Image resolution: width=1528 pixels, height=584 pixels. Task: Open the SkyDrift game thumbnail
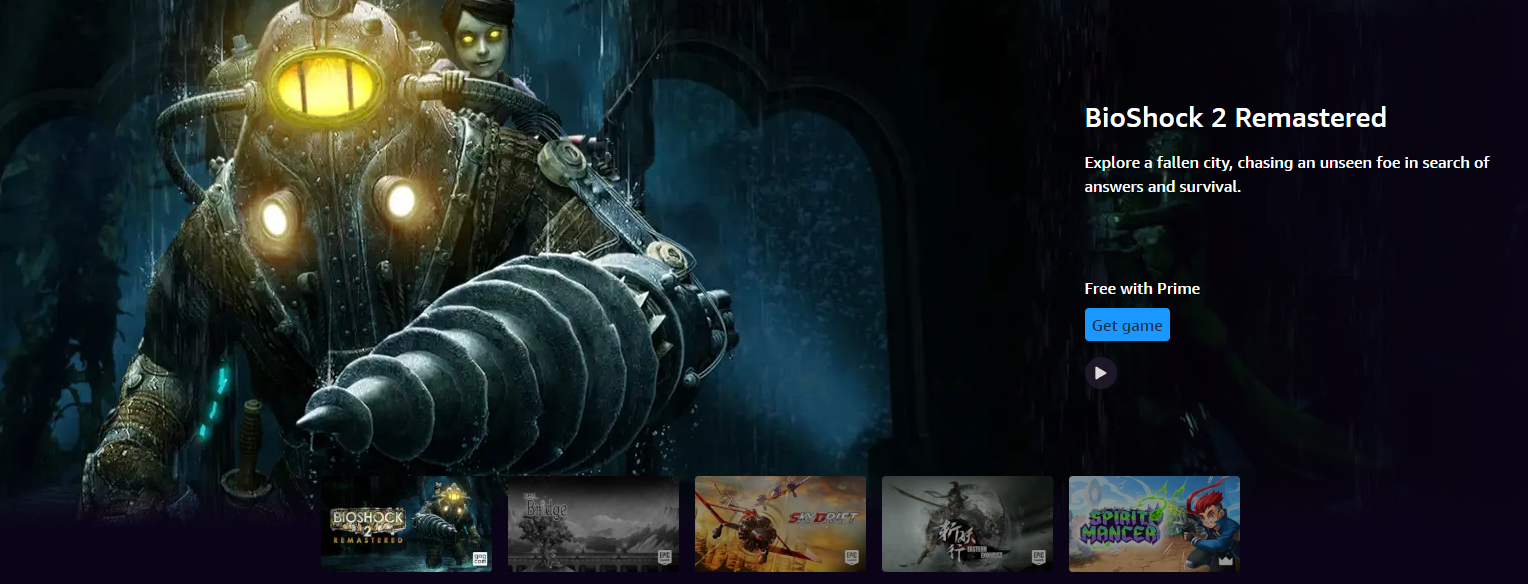780,523
